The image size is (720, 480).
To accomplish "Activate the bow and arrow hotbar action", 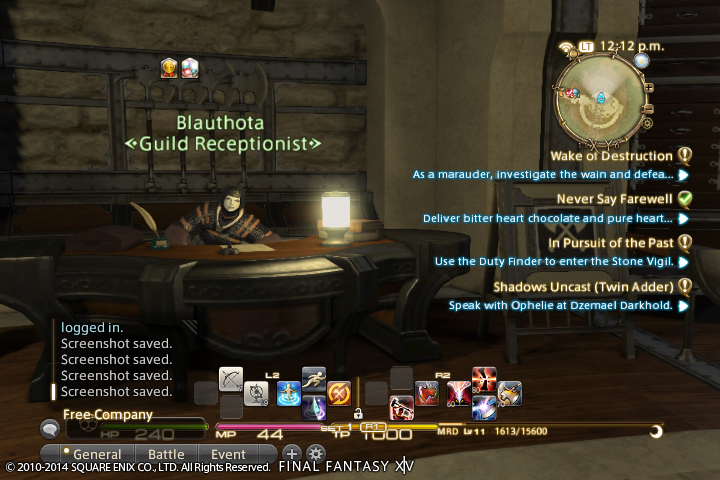I will pyautogui.click(x=232, y=381).
